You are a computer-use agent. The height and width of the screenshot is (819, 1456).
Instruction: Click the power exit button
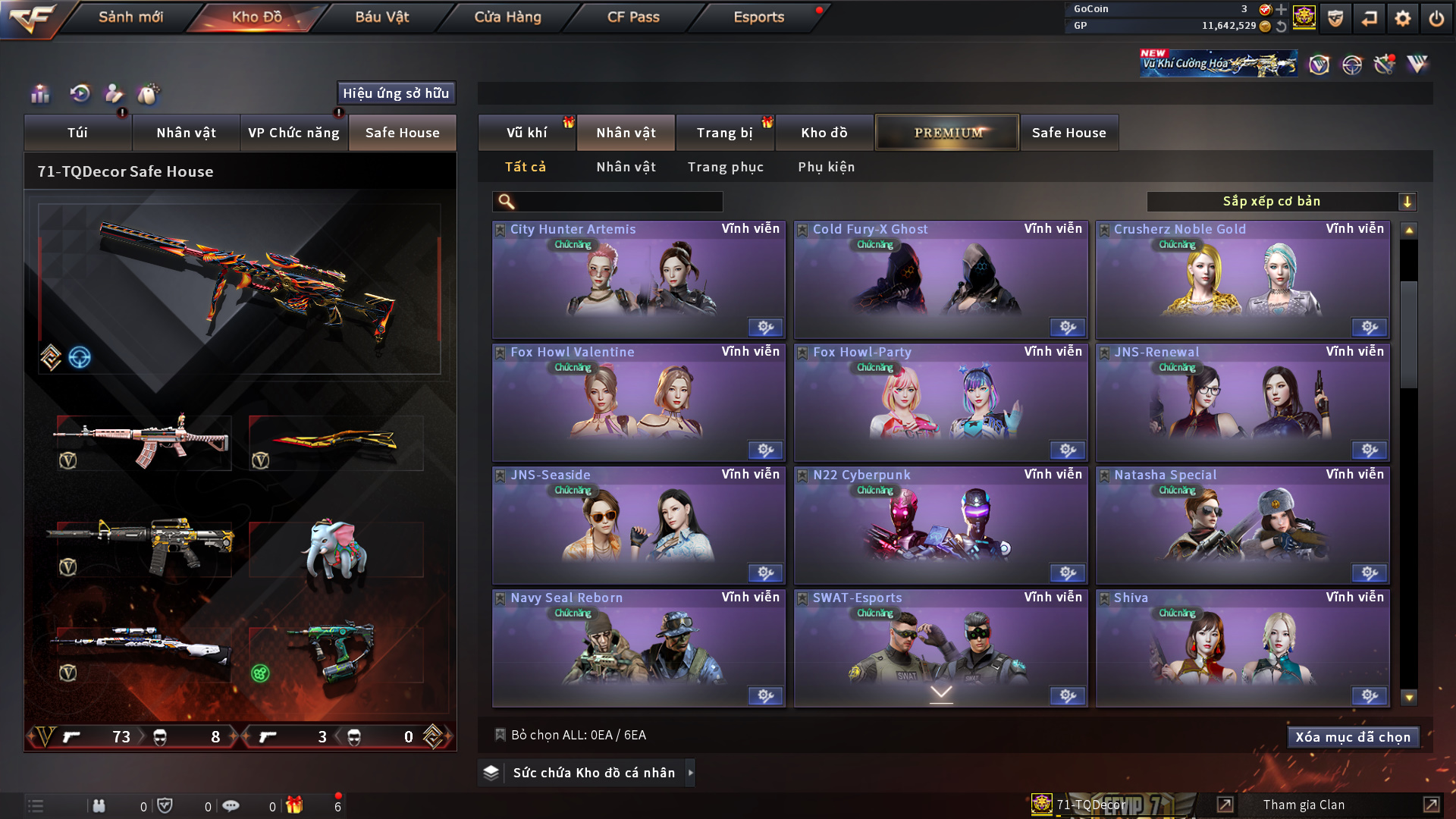(x=1436, y=18)
